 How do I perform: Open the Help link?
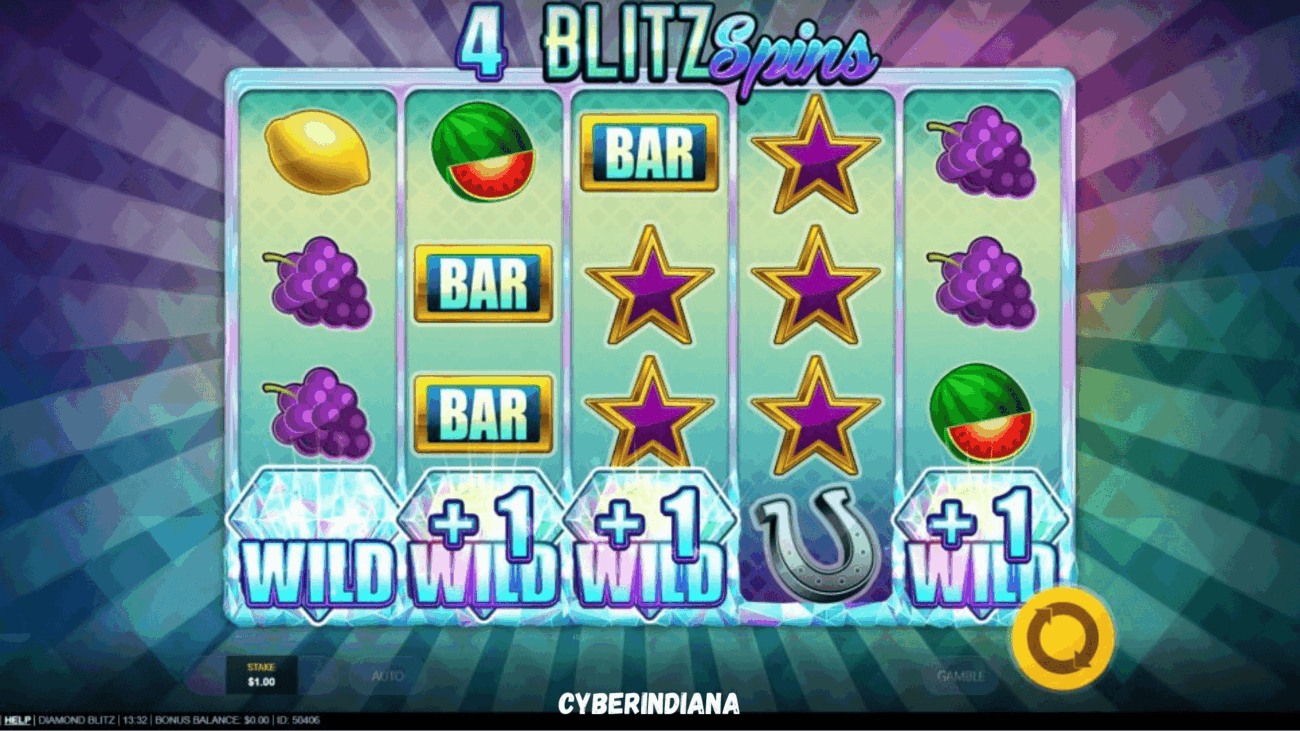(17, 720)
